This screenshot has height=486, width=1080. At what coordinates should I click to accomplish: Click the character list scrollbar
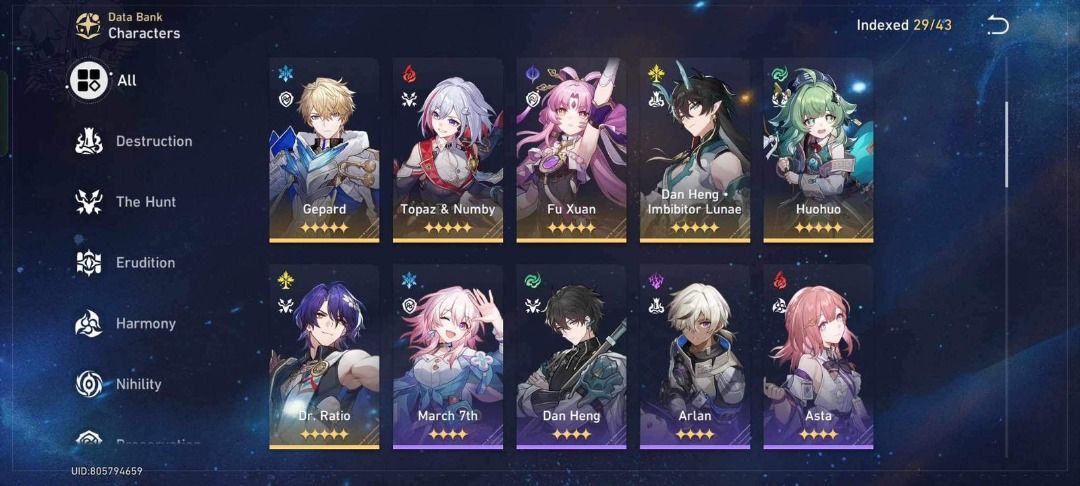[x=1006, y=145]
